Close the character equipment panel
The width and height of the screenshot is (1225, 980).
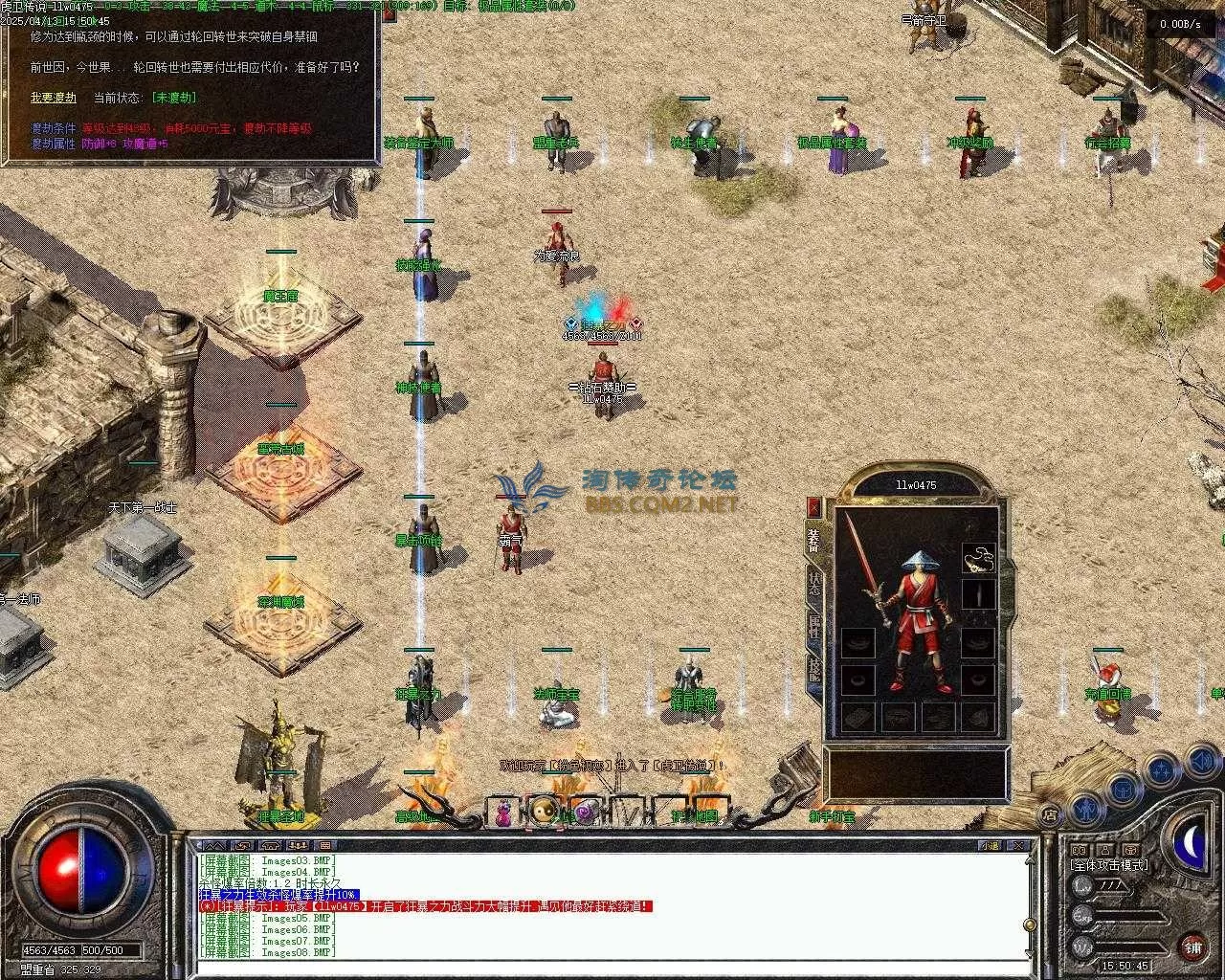814,507
